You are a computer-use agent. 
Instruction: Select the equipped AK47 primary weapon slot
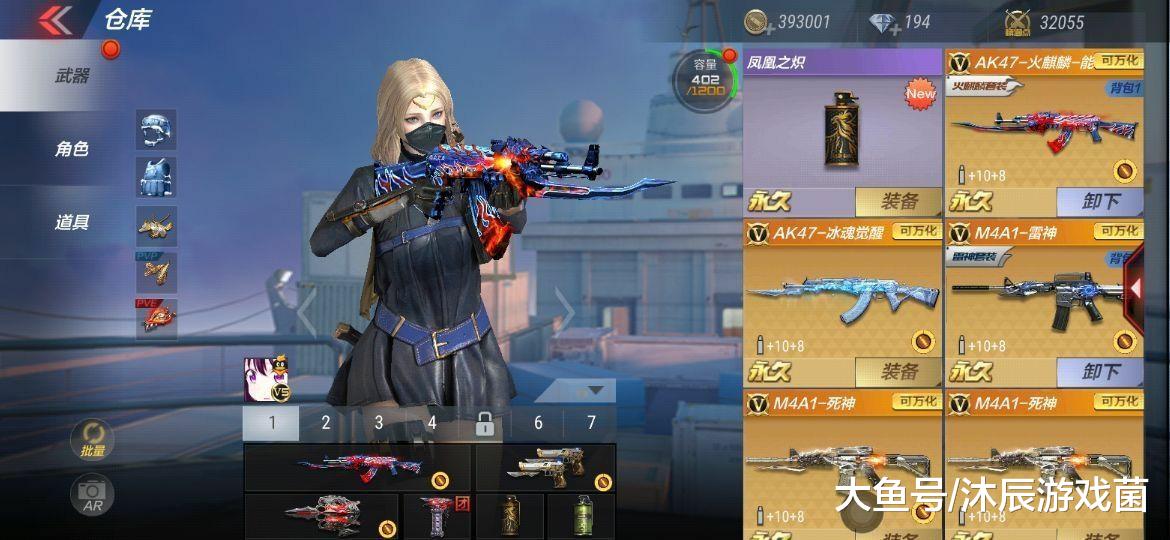tap(358, 468)
